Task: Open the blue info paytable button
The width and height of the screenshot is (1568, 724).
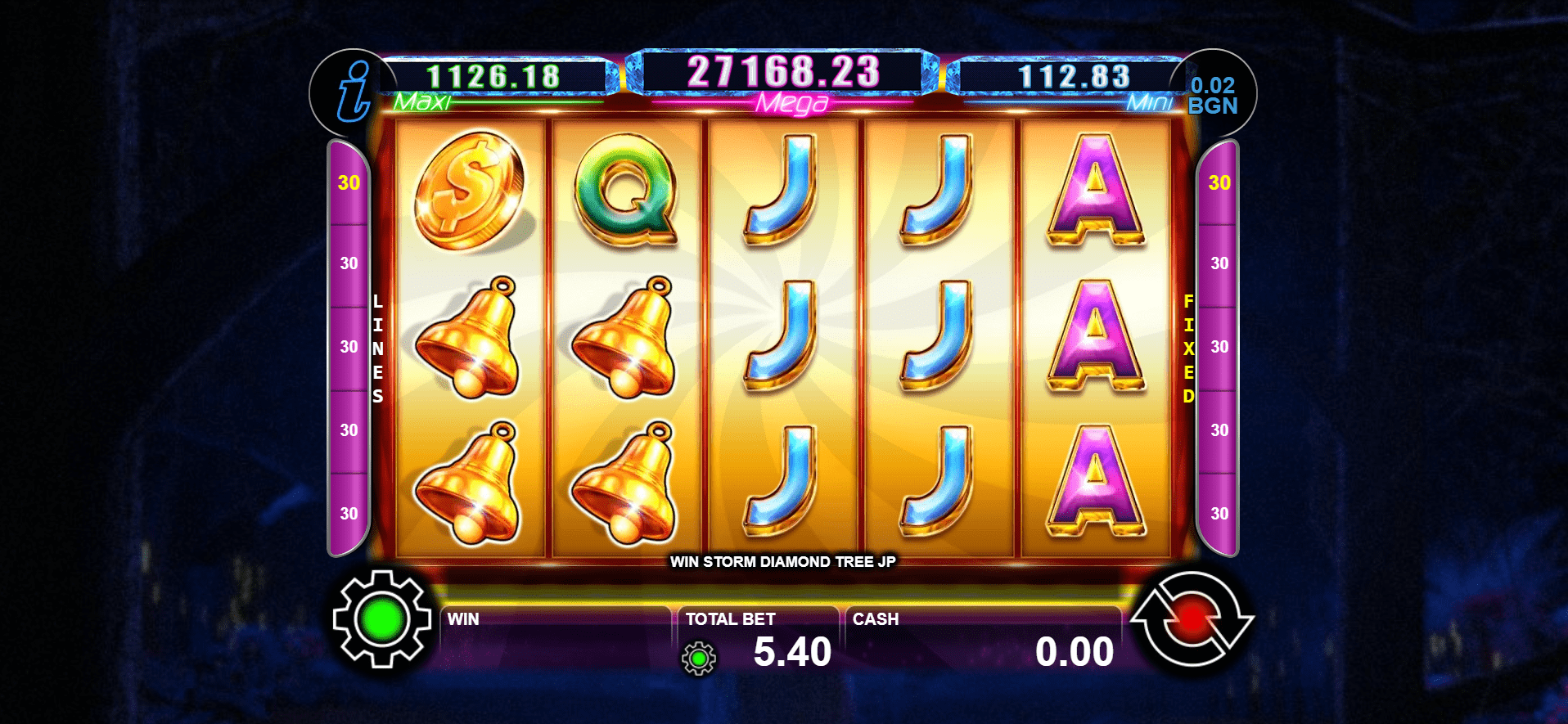Action: [354, 93]
